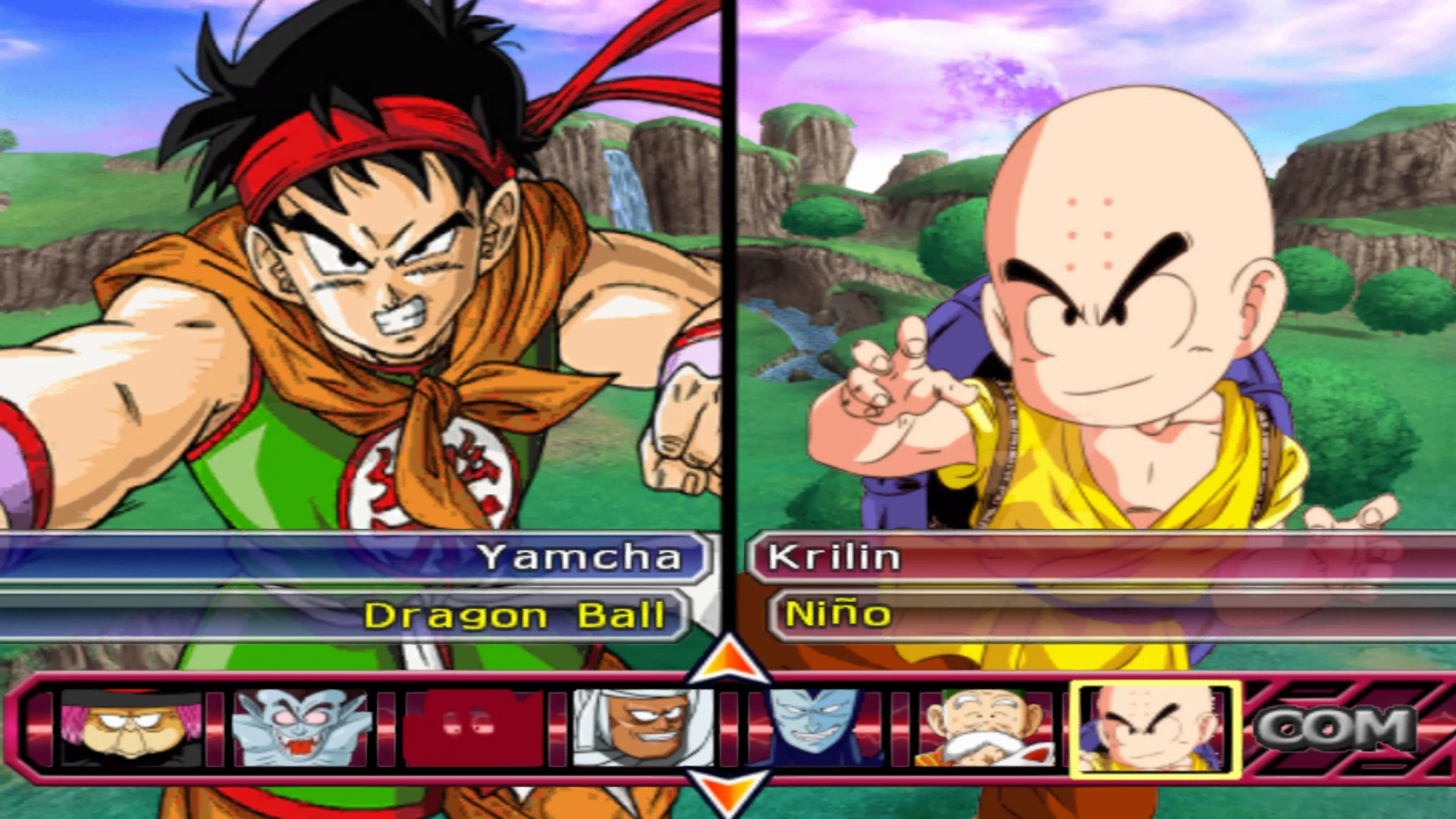This screenshot has height=819, width=1456.
Task: Click the up arrow above the roster
Action: pos(729,659)
